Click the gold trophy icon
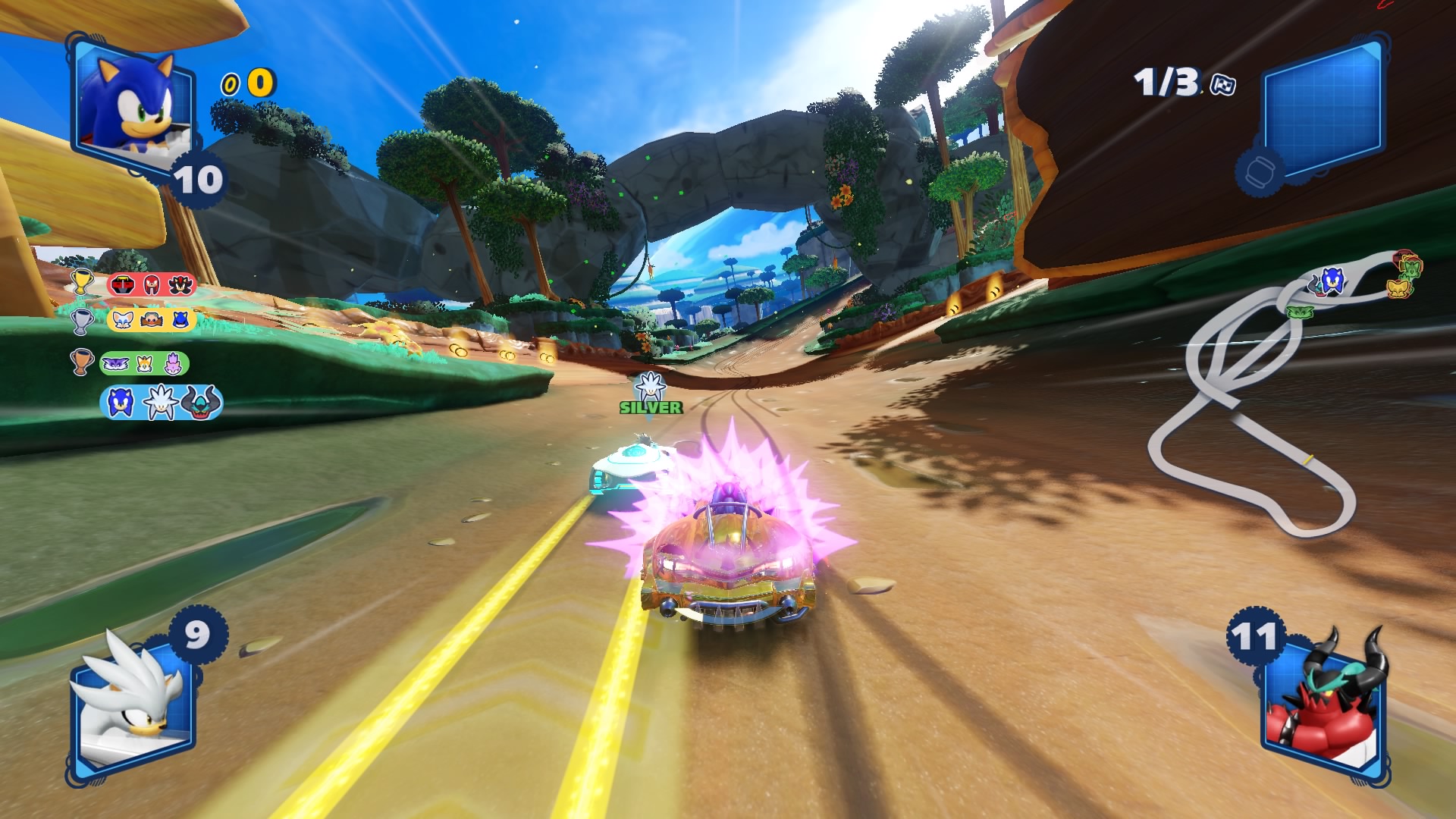Screen dimensions: 1456x819 pyautogui.click(x=81, y=282)
